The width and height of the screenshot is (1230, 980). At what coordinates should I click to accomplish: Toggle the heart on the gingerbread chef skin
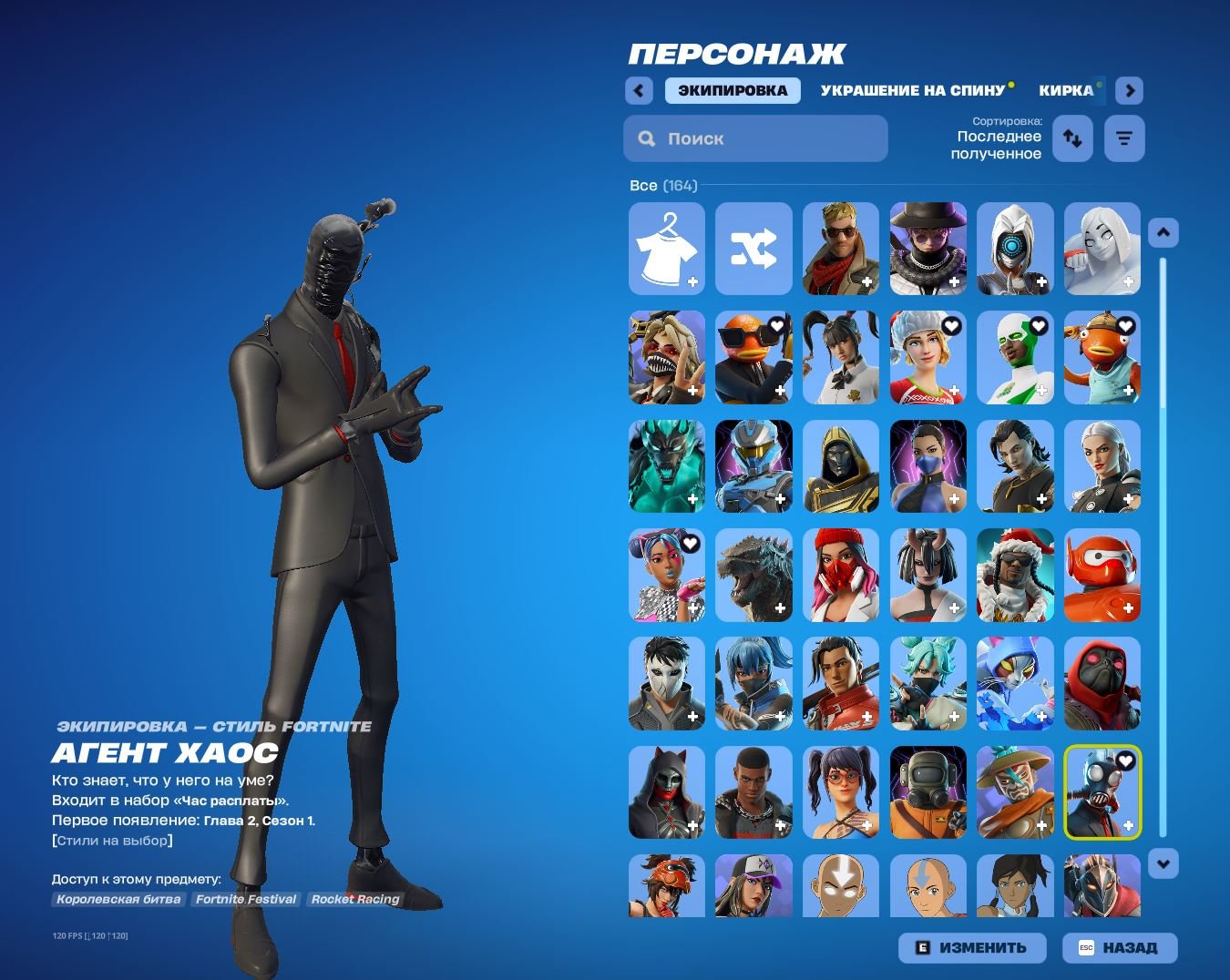pos(951,325)
